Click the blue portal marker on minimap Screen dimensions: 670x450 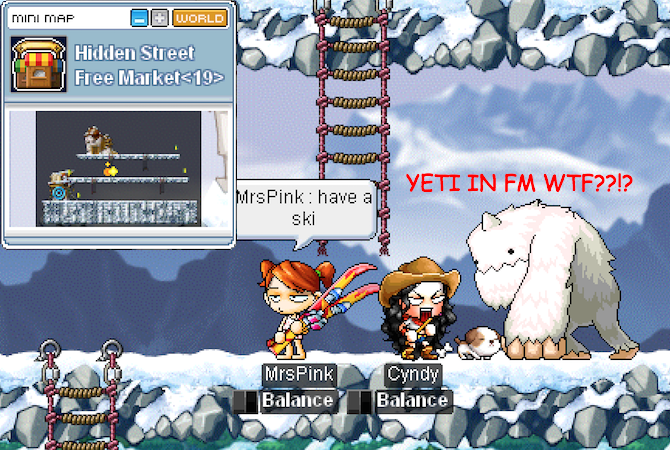(58, 193)
